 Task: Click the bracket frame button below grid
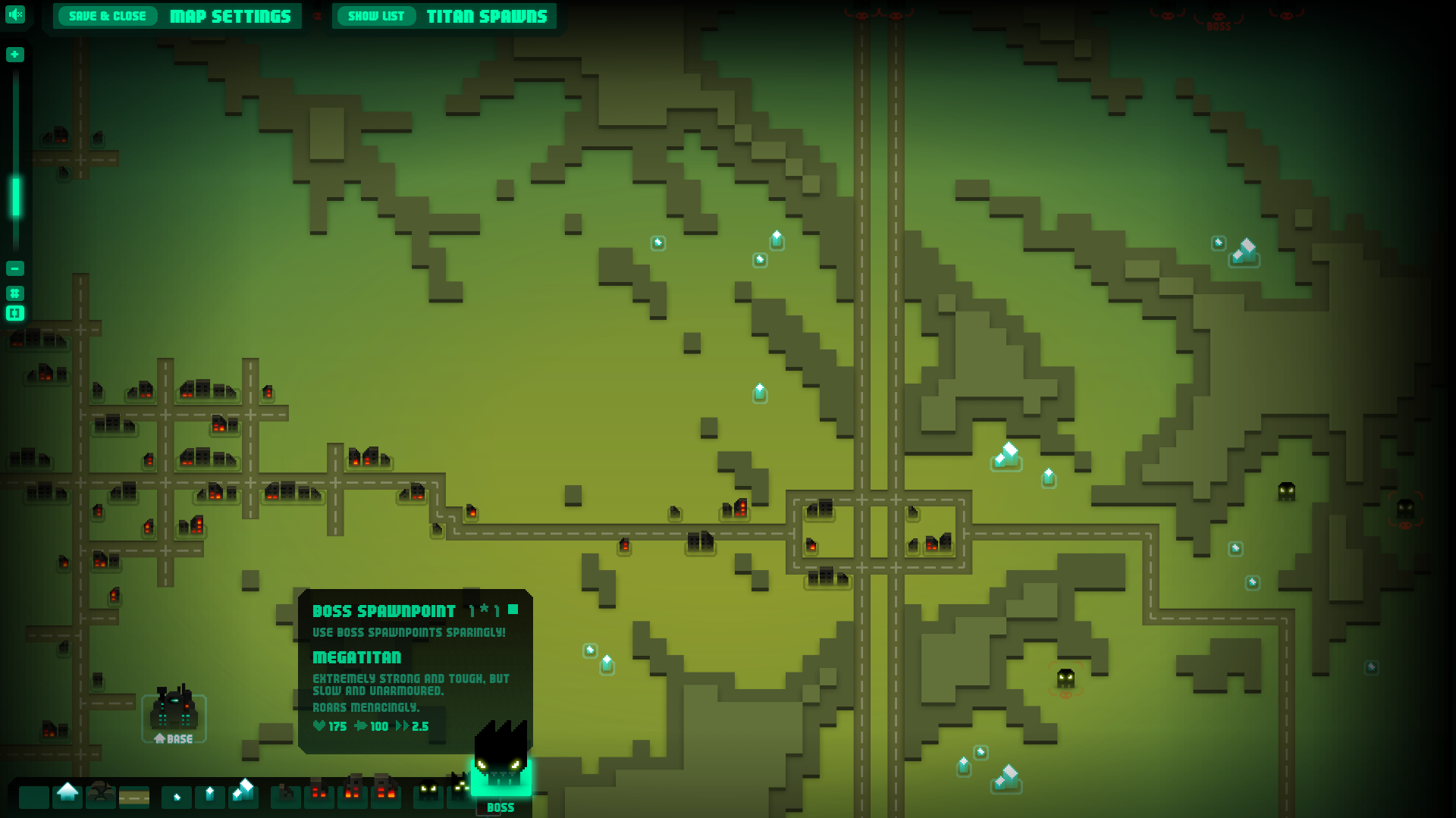15,313
